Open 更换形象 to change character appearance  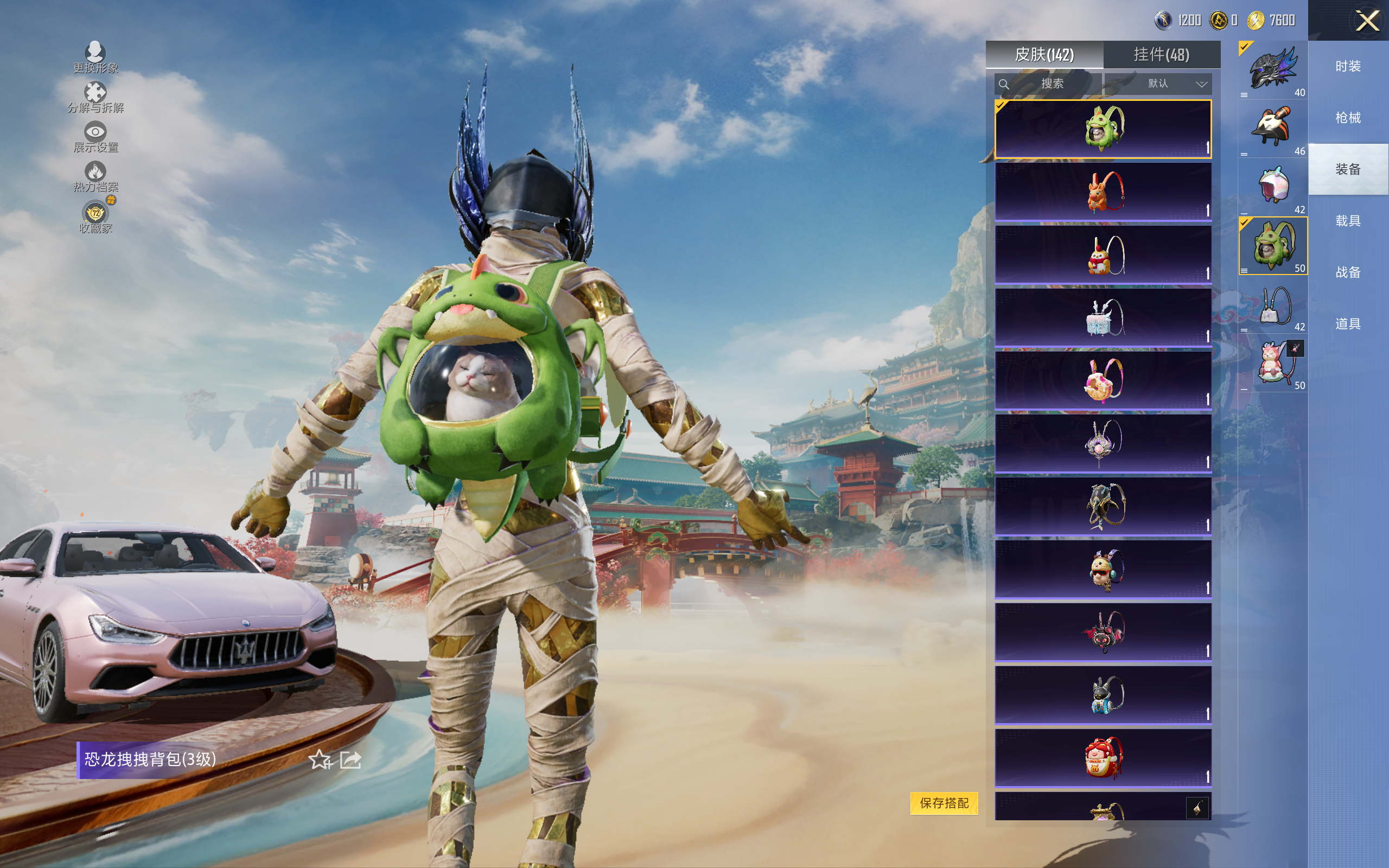click(95, 58)
